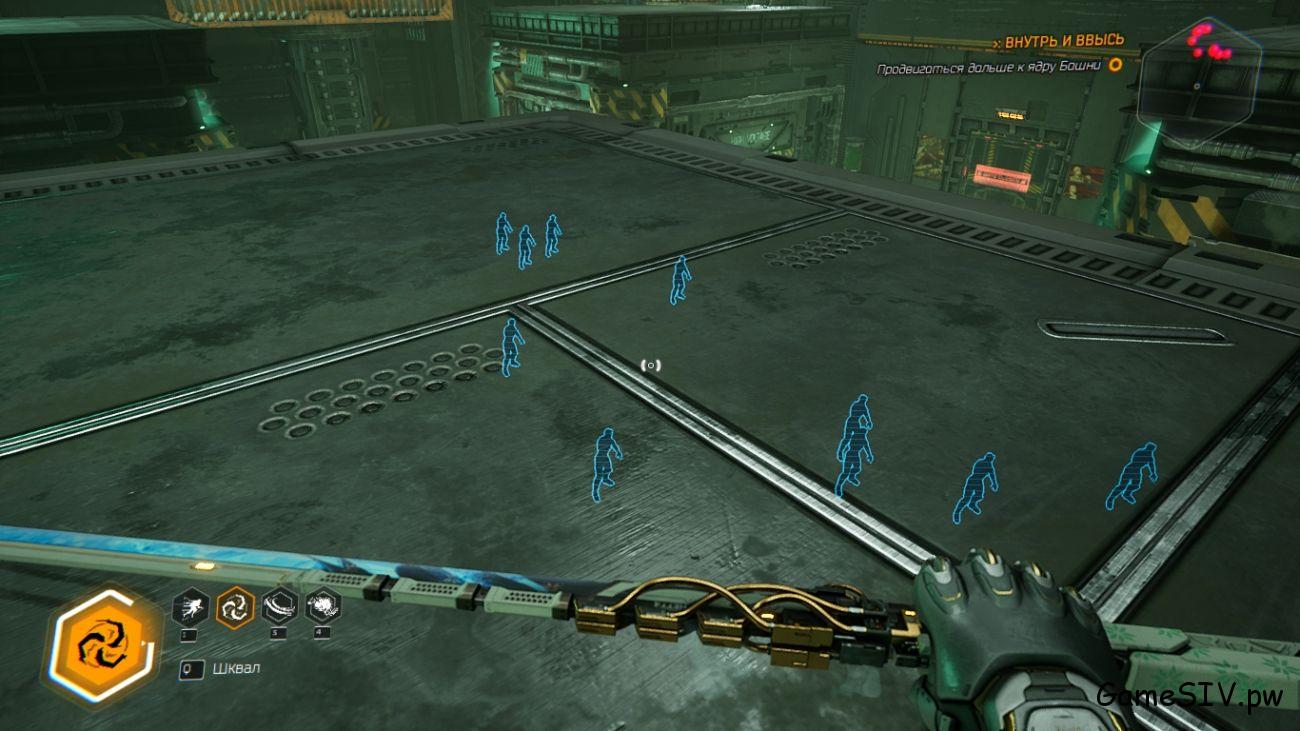Image resolution: width=1300 pixels, height=731 pixels.
Task: Click the objective "Продвигаться дальше к ядру Башни"
Action: point(988,68)
